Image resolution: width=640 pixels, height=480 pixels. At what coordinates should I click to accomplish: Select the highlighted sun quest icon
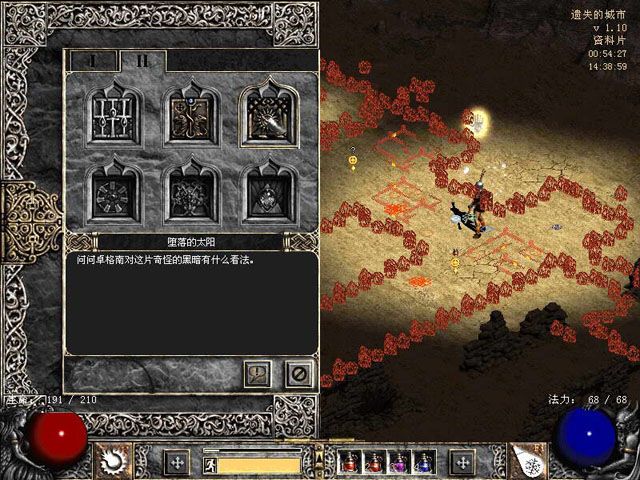pyautogui.click(x=267, y=115)
